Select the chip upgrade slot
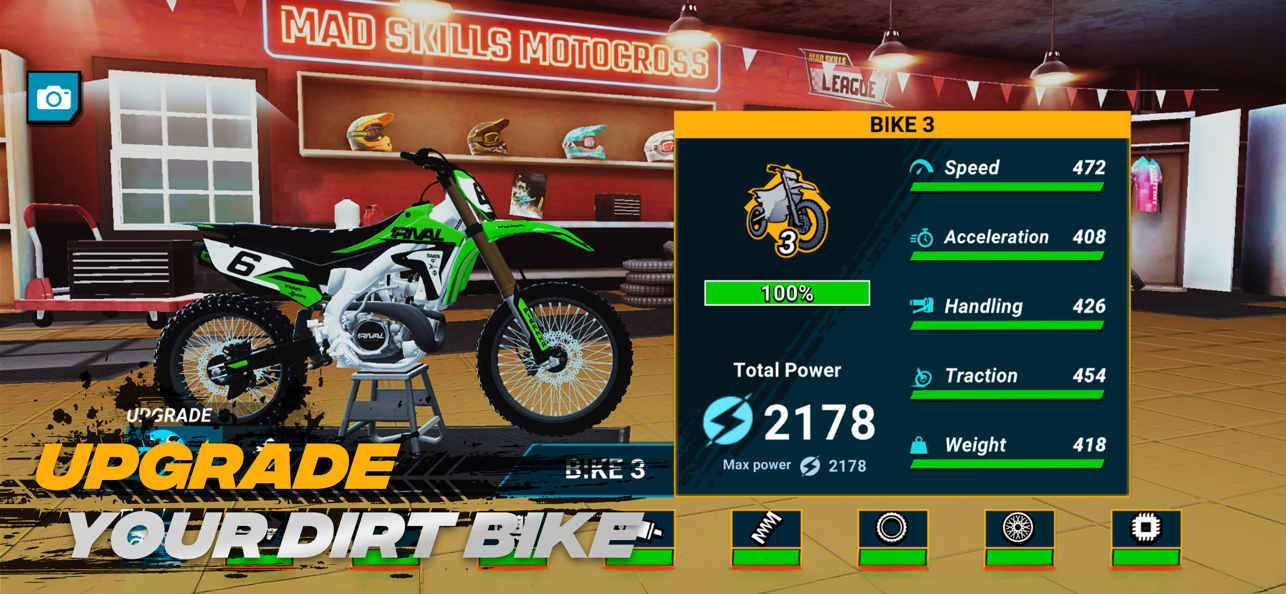 (x=1146, y=537)
